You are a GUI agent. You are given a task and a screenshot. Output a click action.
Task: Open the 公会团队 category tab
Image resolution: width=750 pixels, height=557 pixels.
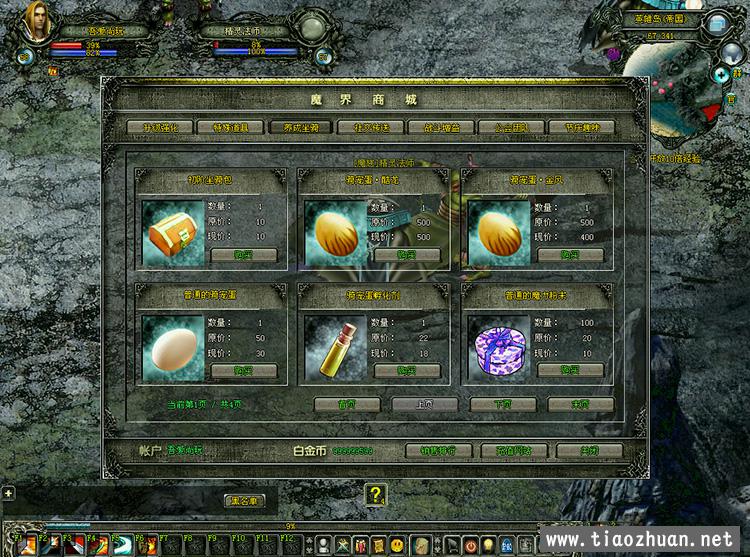tap(524, 127)
